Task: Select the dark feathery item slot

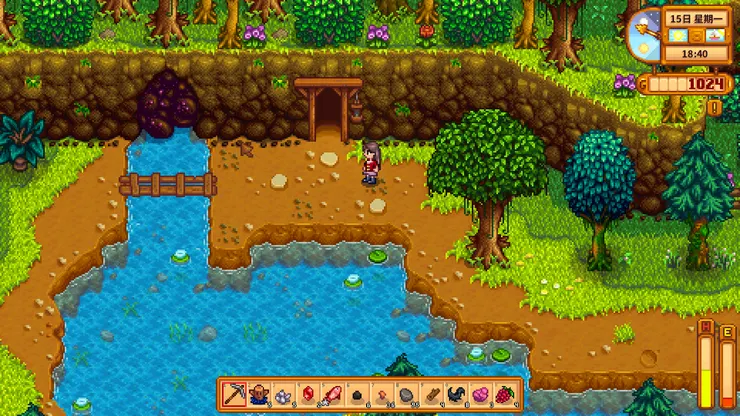Action: (456, 393)
